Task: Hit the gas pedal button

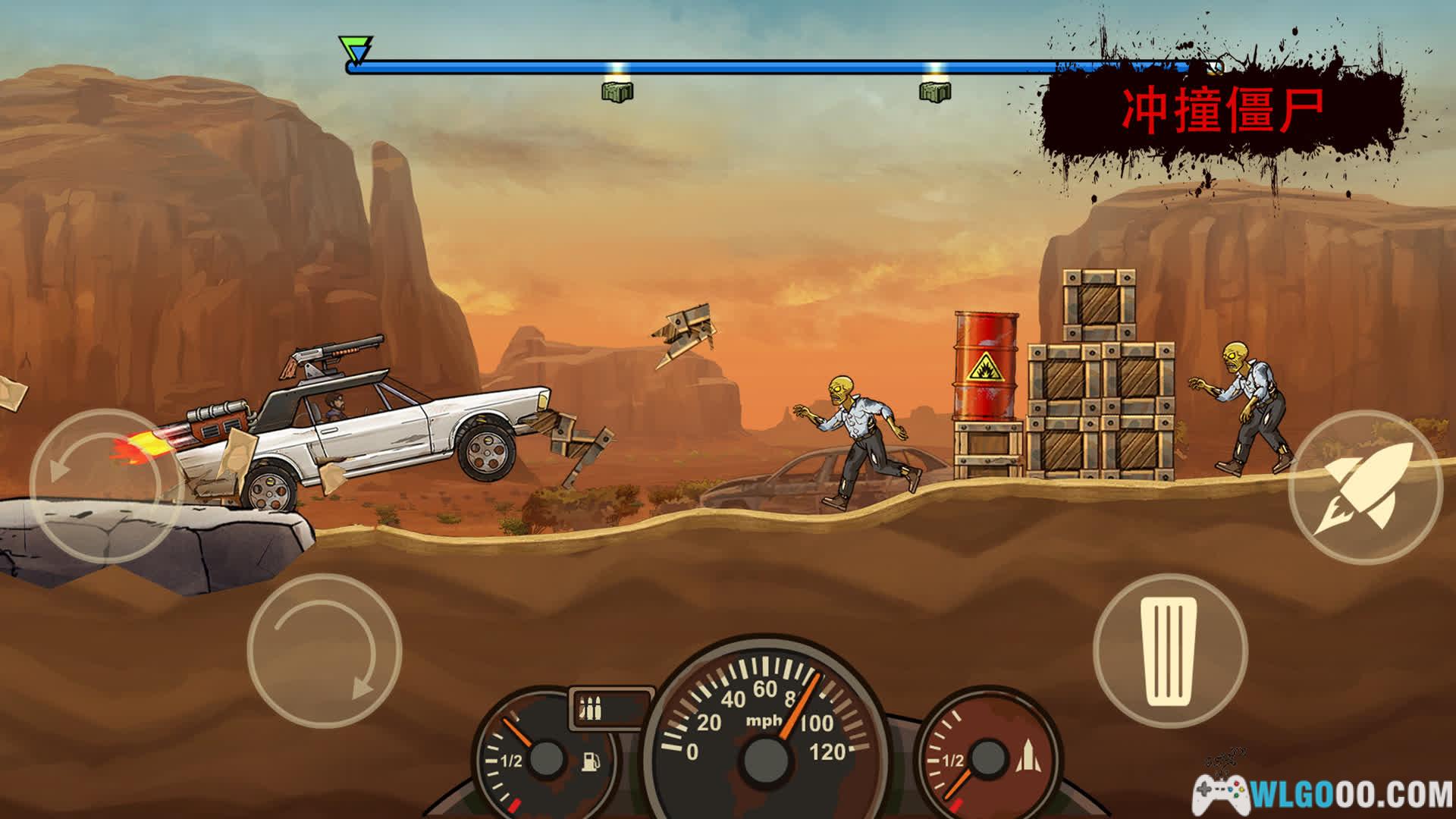Action: pyautogui.click(x=1170, y=651)
